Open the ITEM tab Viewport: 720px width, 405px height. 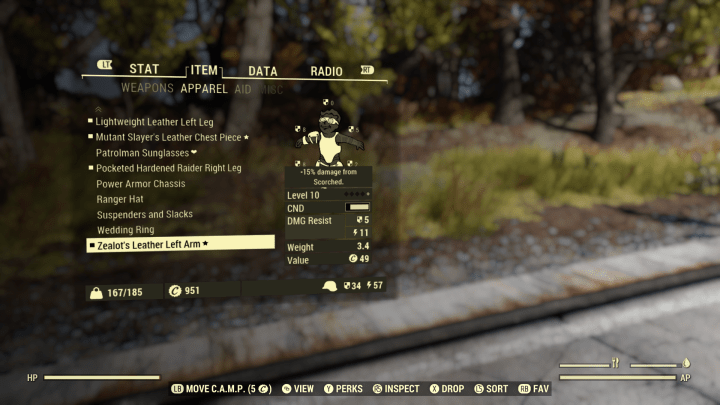[x=204, y=71]
